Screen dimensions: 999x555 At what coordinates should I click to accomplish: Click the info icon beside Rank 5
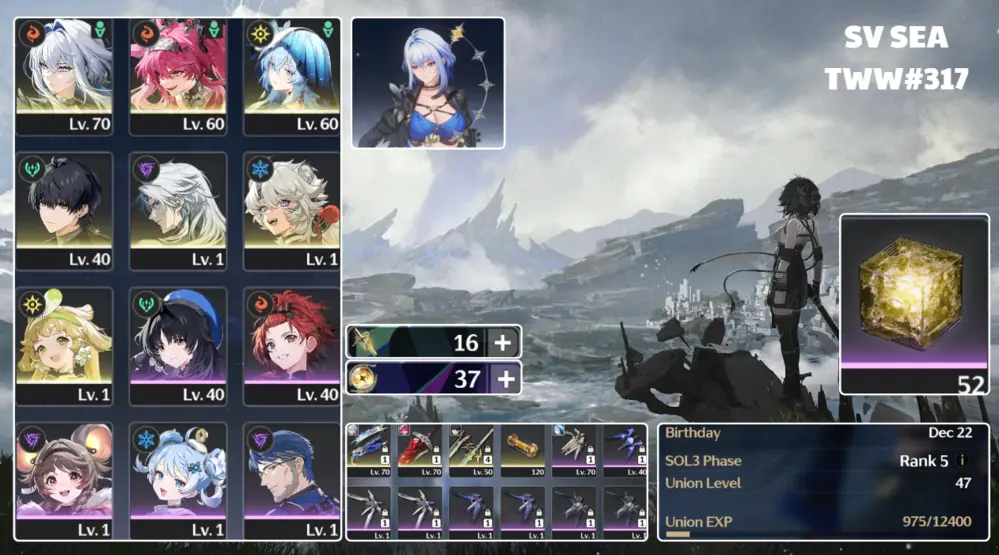tap(963, 461)
